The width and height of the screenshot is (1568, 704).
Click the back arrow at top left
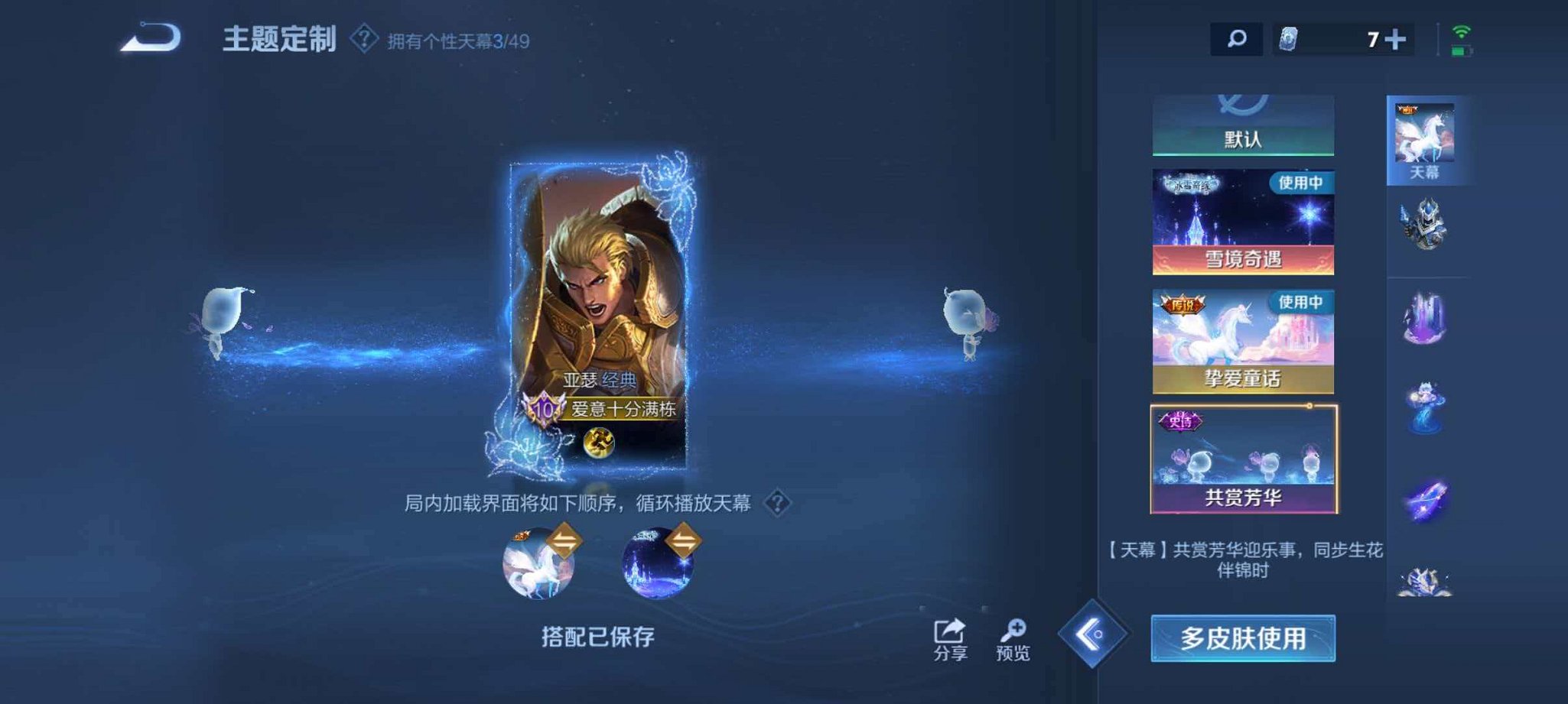[x=149, y=34]
